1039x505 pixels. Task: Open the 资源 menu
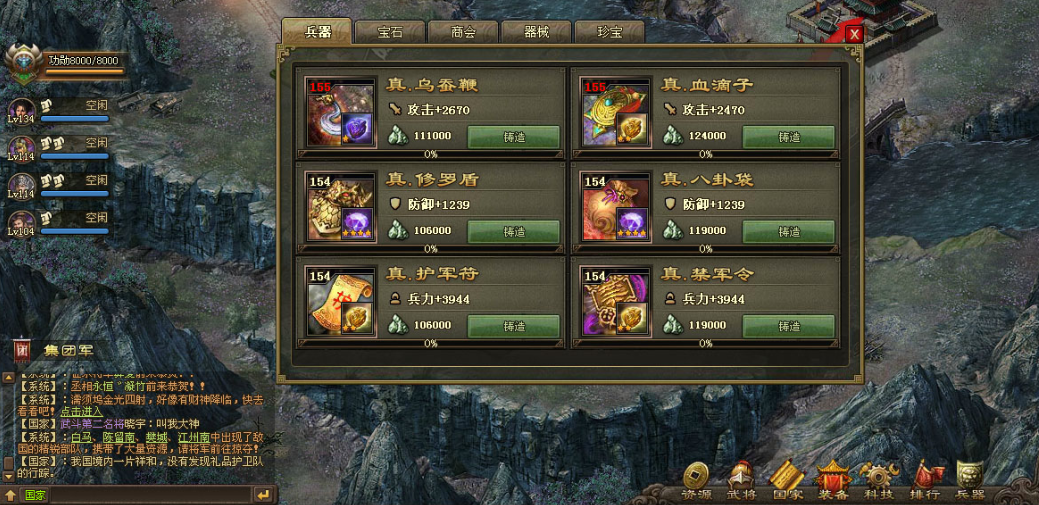point(697,480)
